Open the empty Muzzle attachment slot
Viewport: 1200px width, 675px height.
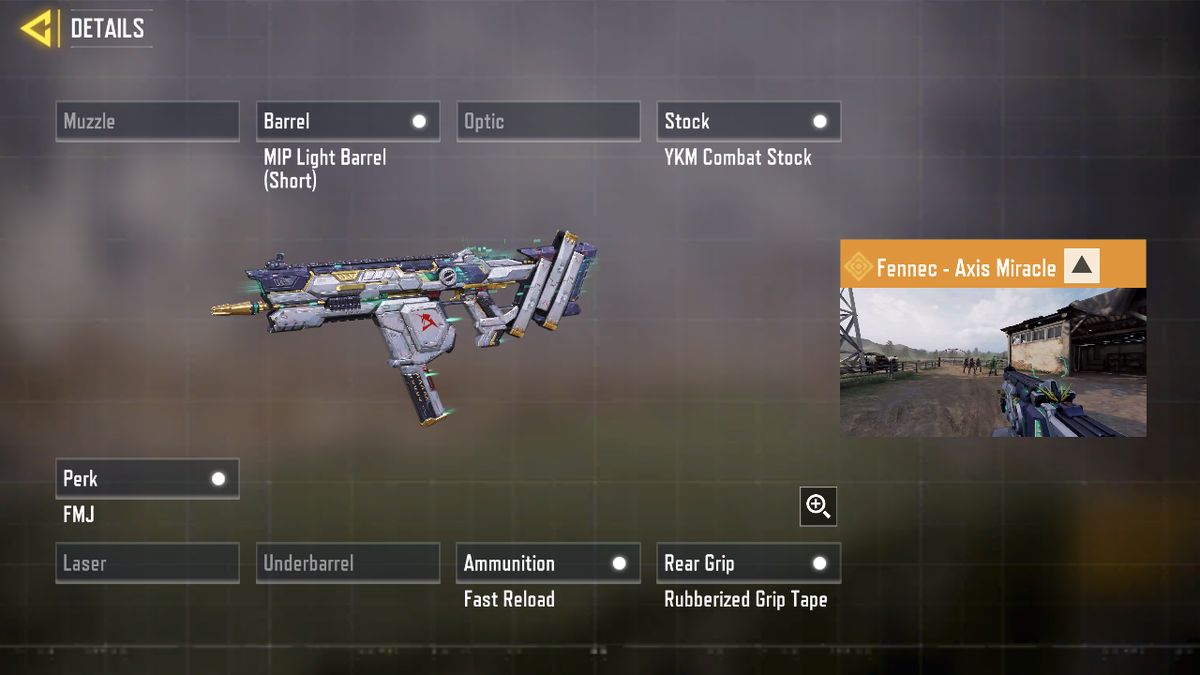tap(147, 121)
